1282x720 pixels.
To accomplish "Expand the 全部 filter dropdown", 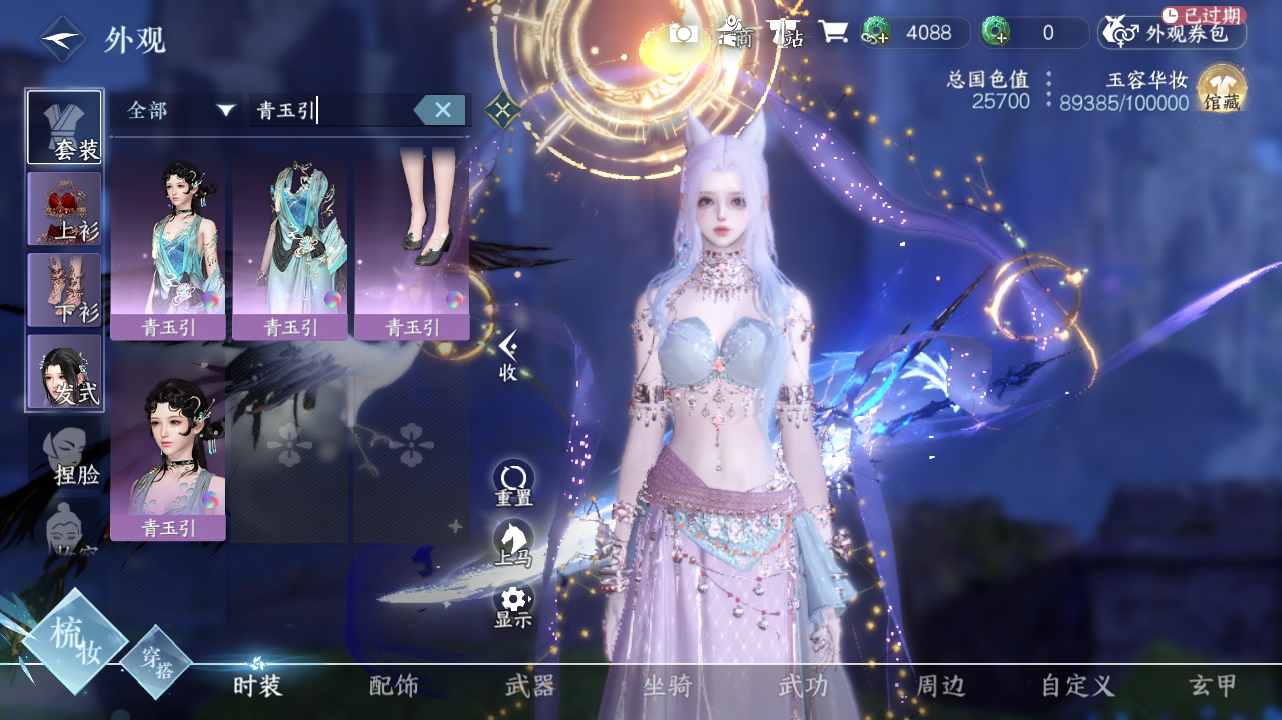I will pos(180,110).
